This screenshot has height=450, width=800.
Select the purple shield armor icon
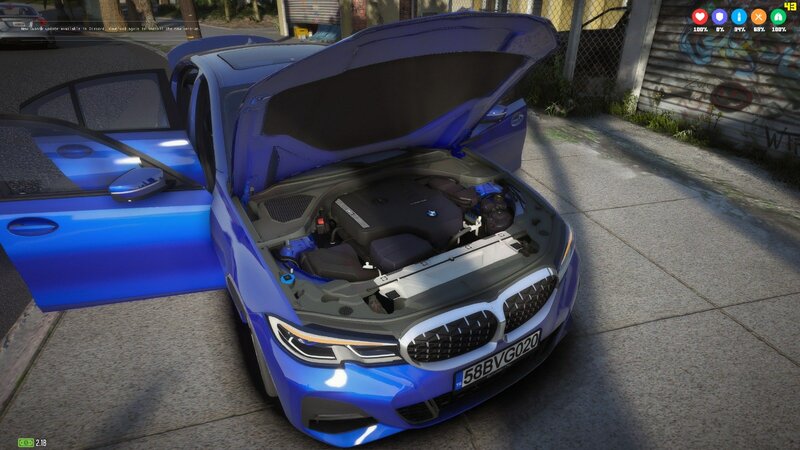point(719,17)
